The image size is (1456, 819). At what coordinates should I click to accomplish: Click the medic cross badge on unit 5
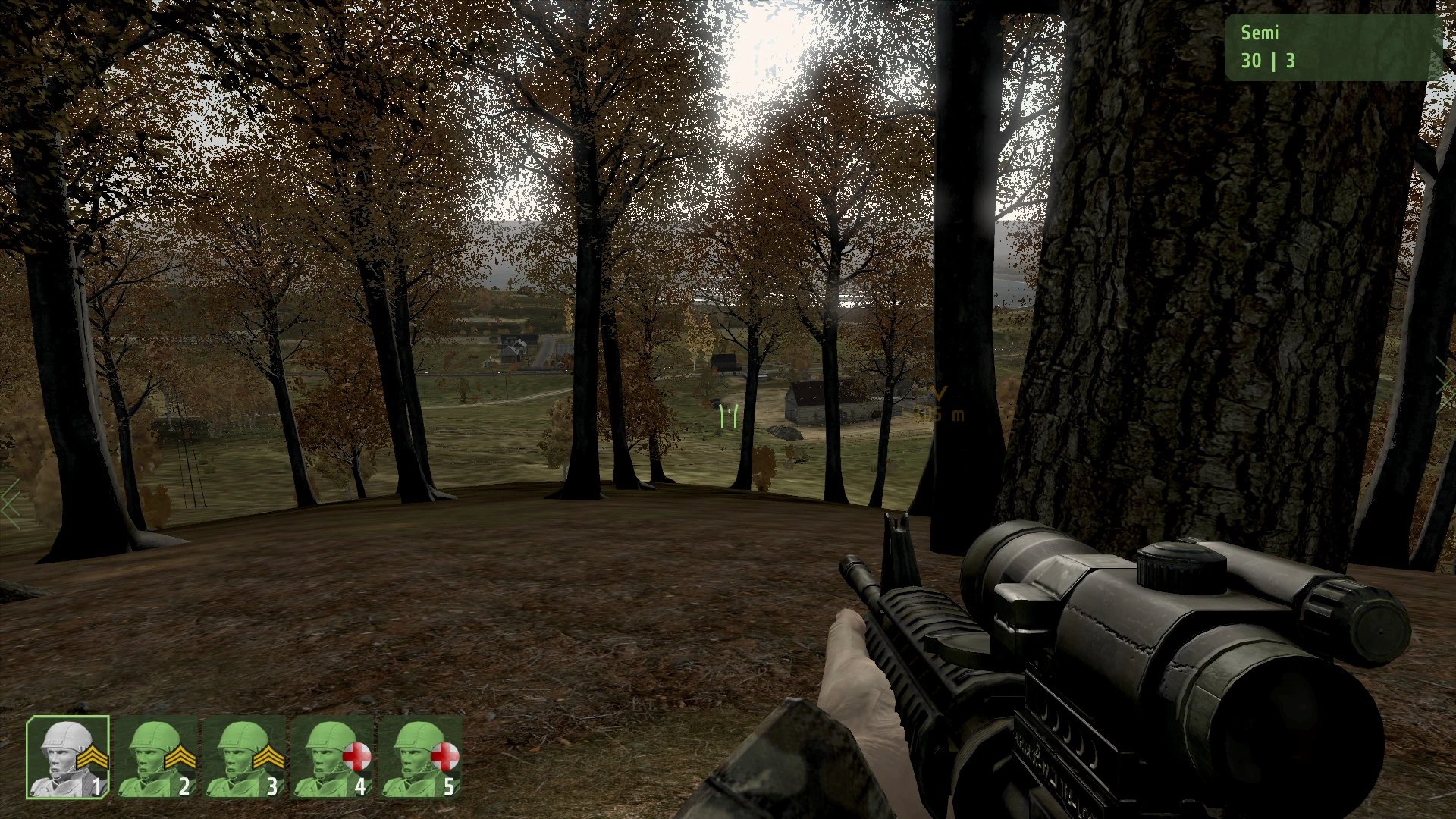tap(444, 755)
